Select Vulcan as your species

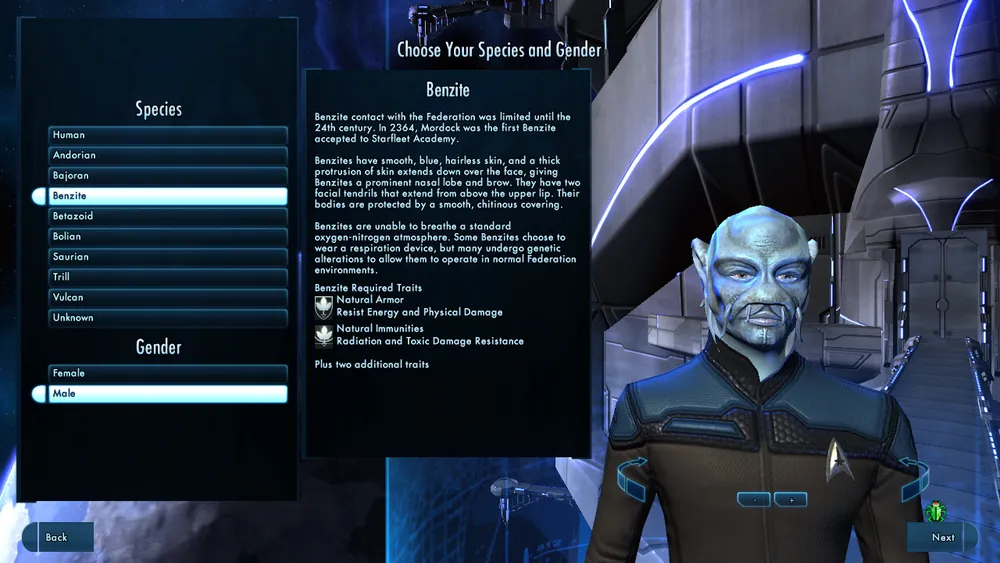(168, 297)
